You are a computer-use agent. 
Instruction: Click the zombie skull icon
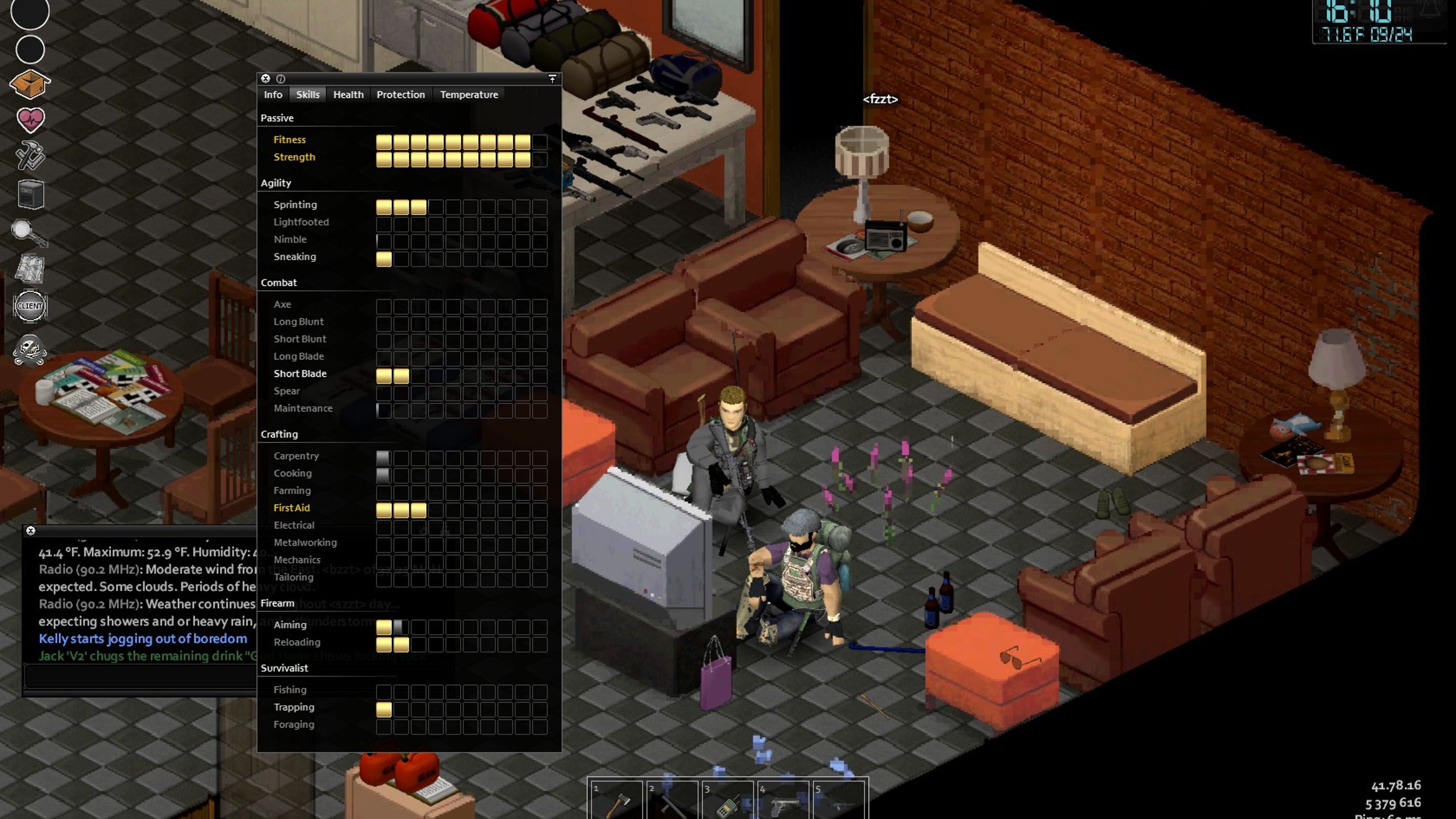pyautogui.click(x=30, y=350)
